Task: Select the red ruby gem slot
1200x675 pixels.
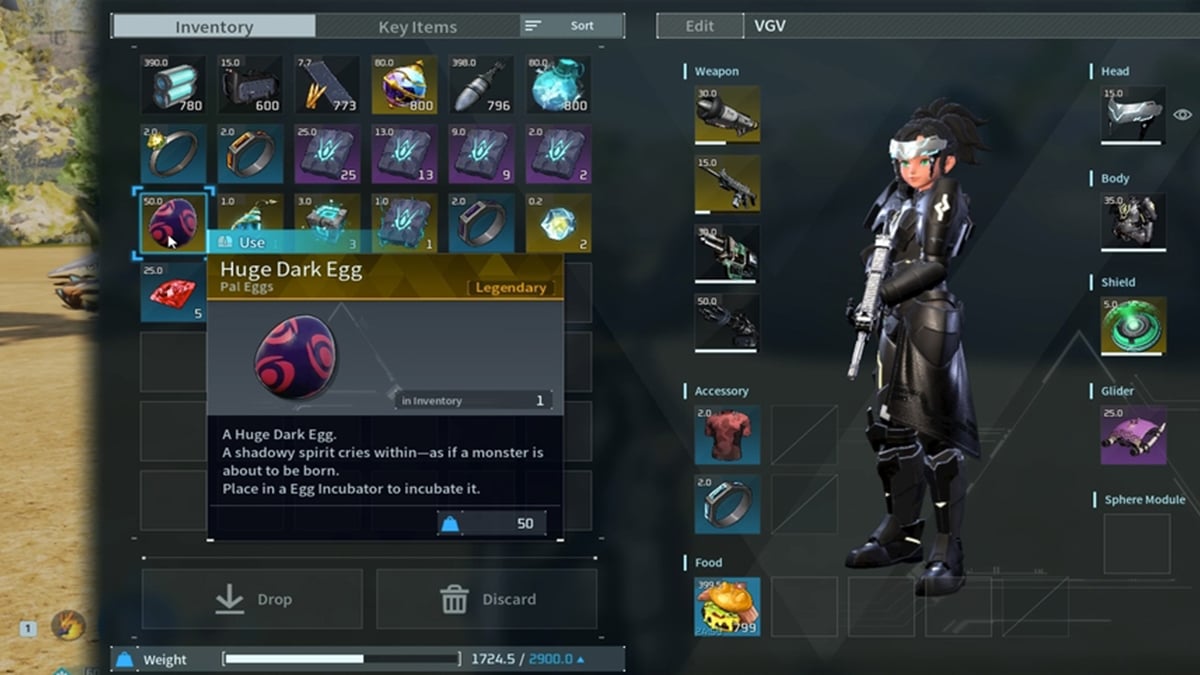Action: pyautogui.click(x=172, y=292)
